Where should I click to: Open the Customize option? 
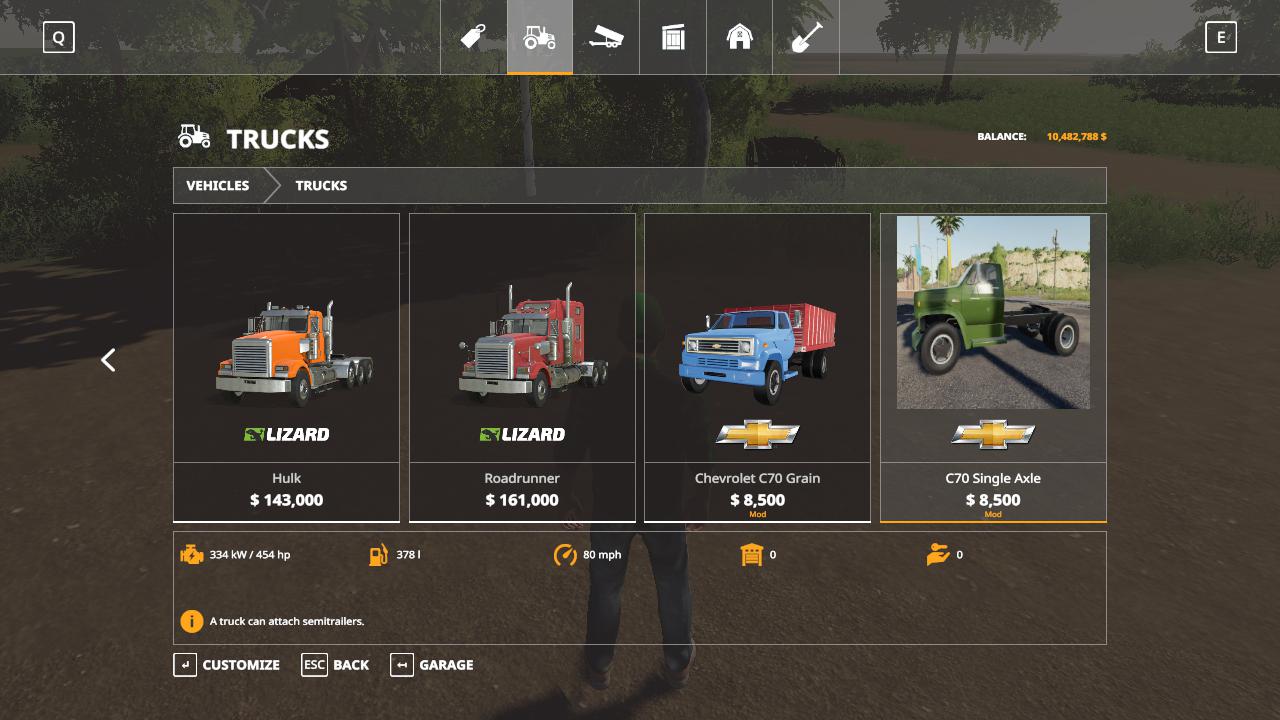pyautogui.click(x=228, y=665)
